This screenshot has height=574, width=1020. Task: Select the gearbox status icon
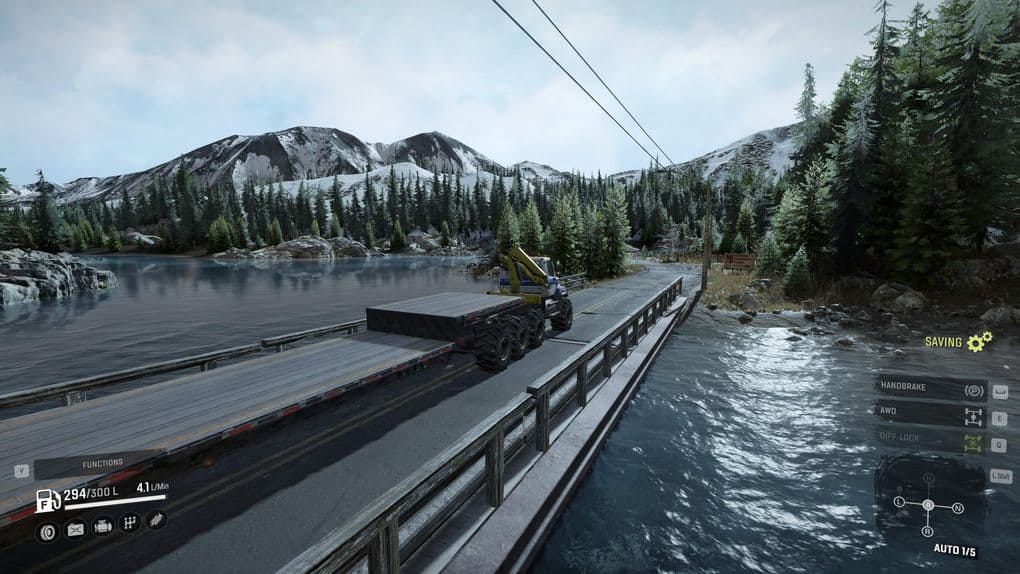tap(129, 523)
